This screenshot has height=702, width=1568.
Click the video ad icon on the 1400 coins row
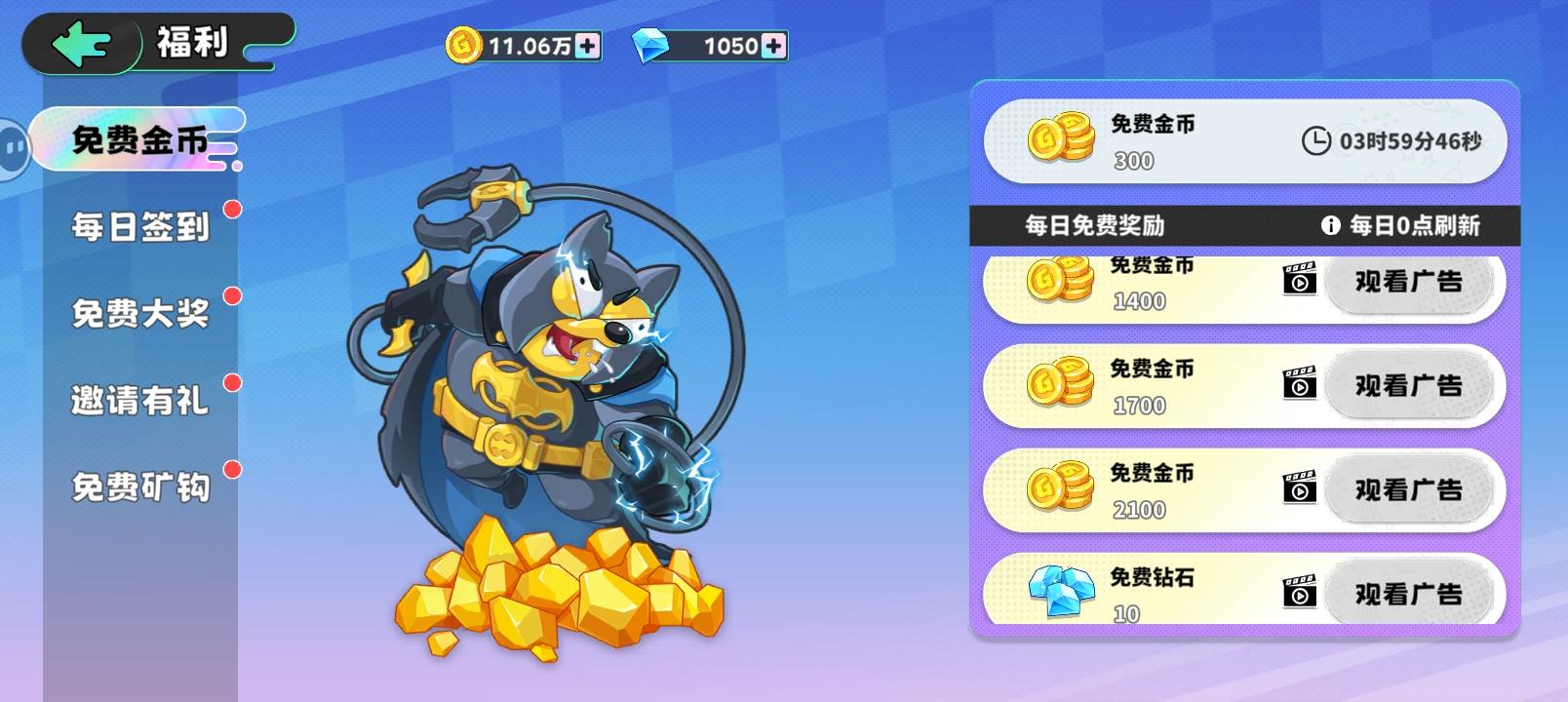[1300, 282]
